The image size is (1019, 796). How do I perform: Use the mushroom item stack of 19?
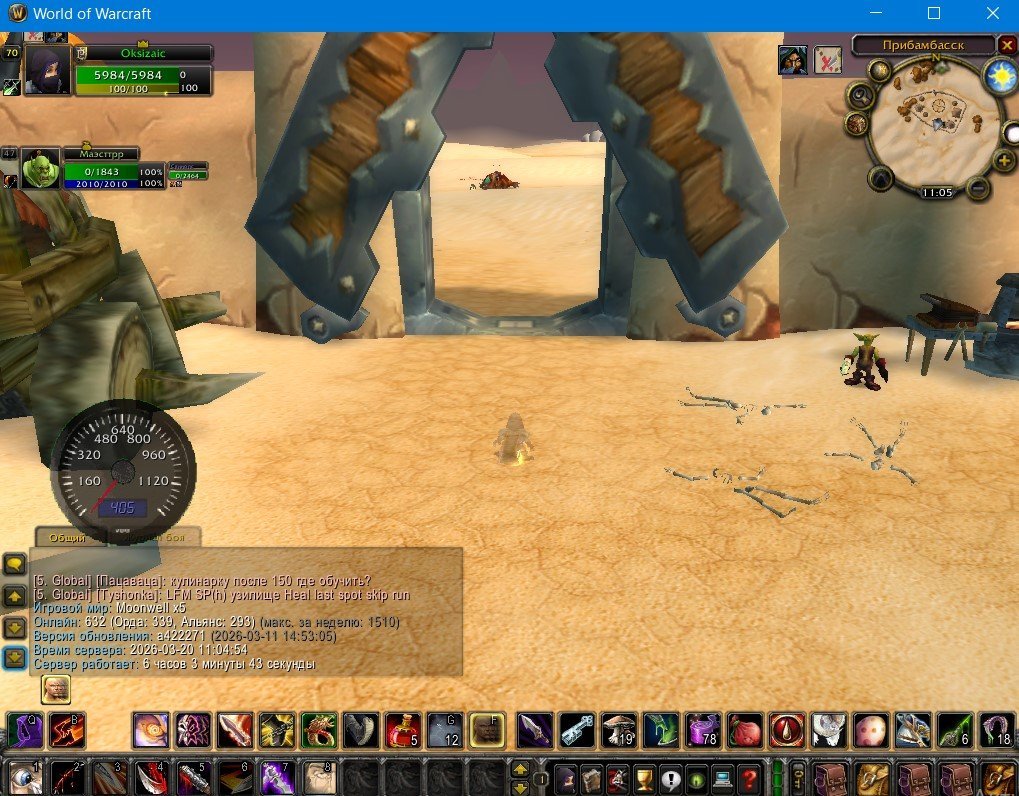pos(619,730)
